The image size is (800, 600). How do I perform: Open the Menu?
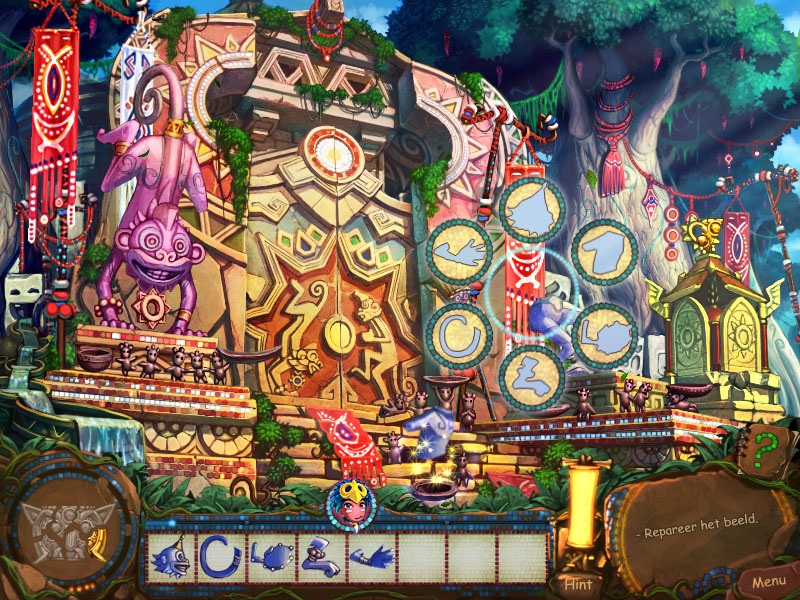[x=768, y=581]
